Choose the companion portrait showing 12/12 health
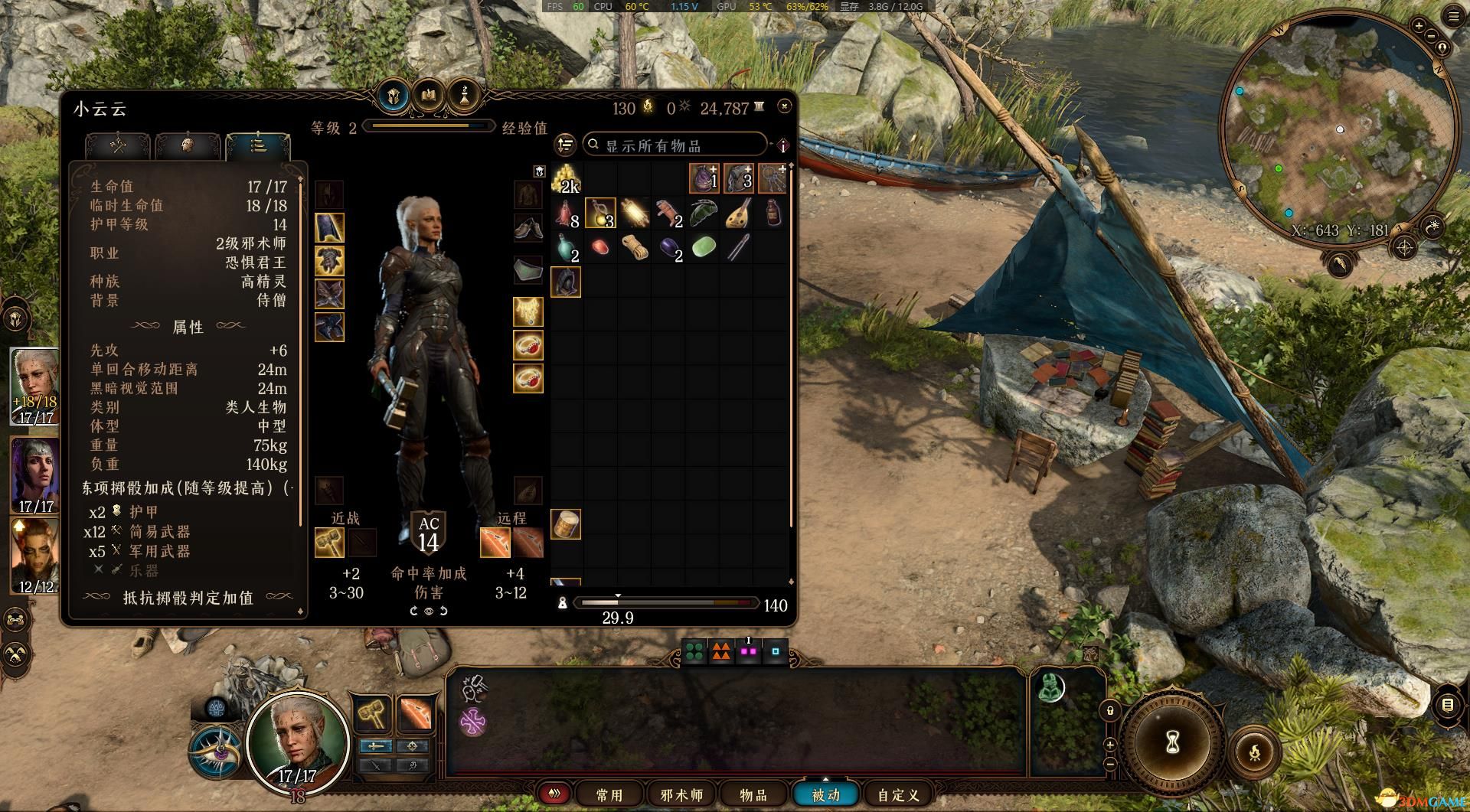Screen dimensions: 1470x812 (34, 556)
